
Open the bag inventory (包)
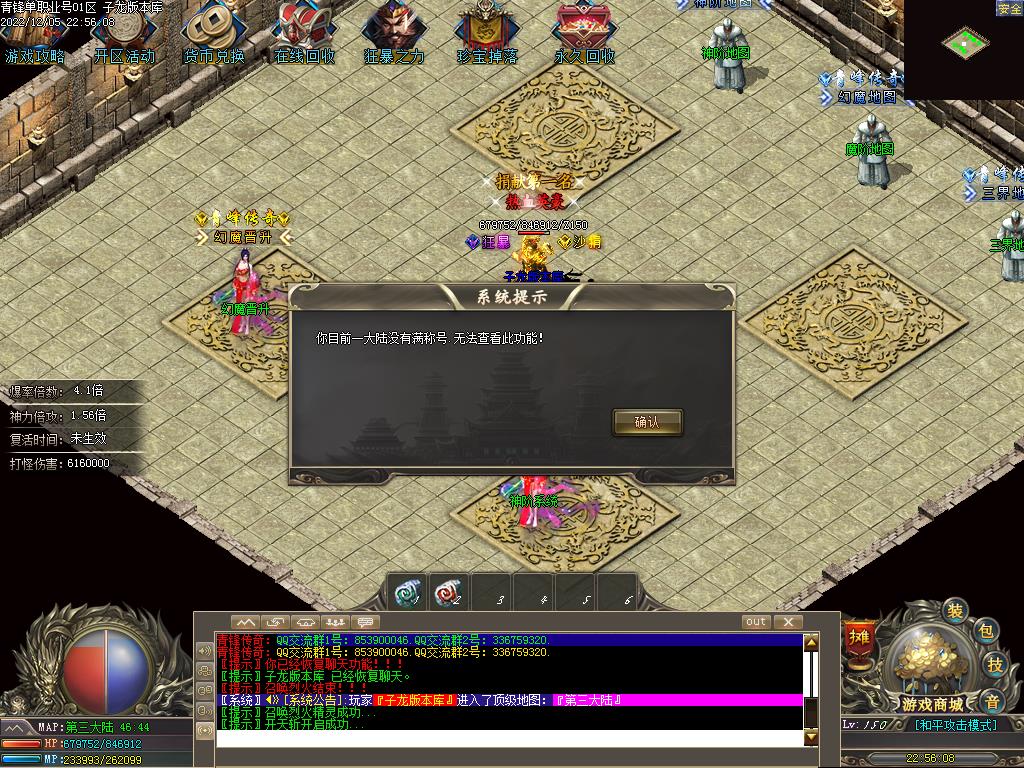985,631
